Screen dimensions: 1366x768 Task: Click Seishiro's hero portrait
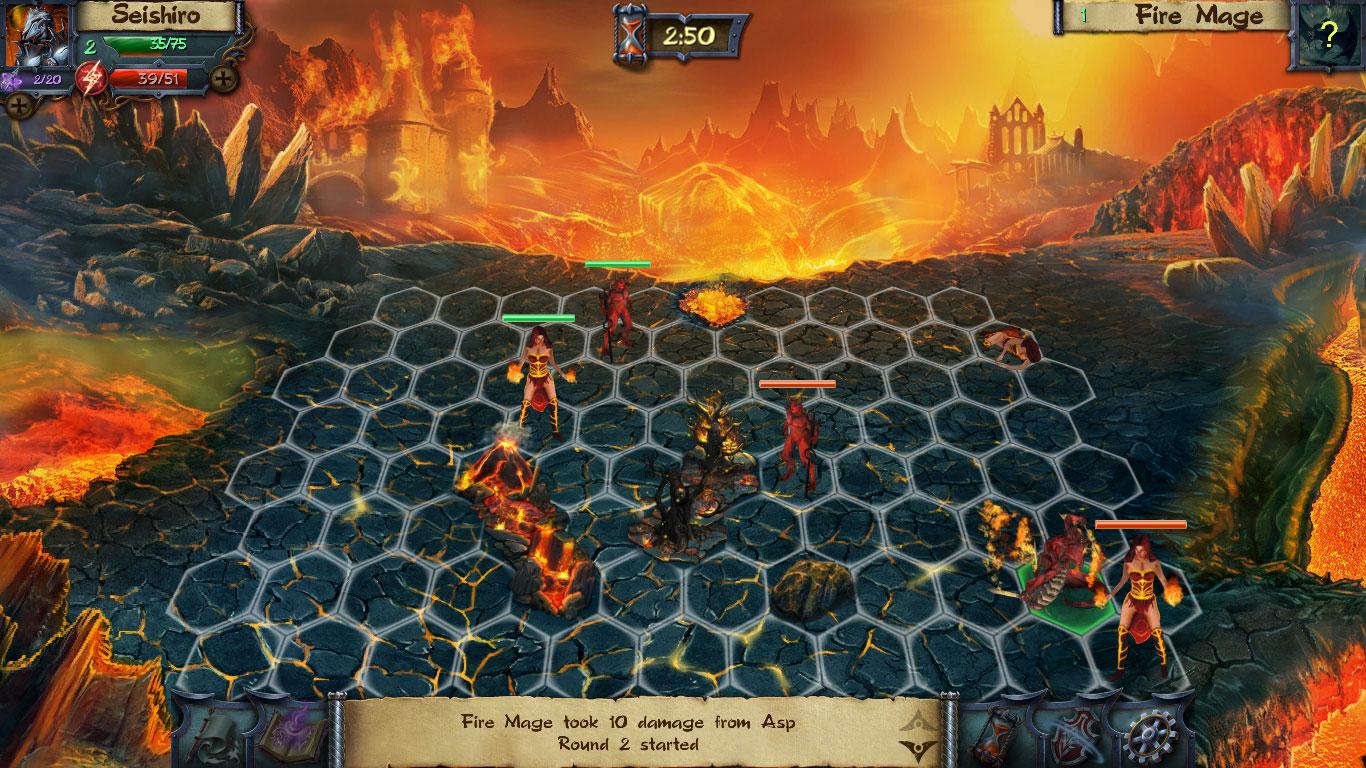point(37,32)
